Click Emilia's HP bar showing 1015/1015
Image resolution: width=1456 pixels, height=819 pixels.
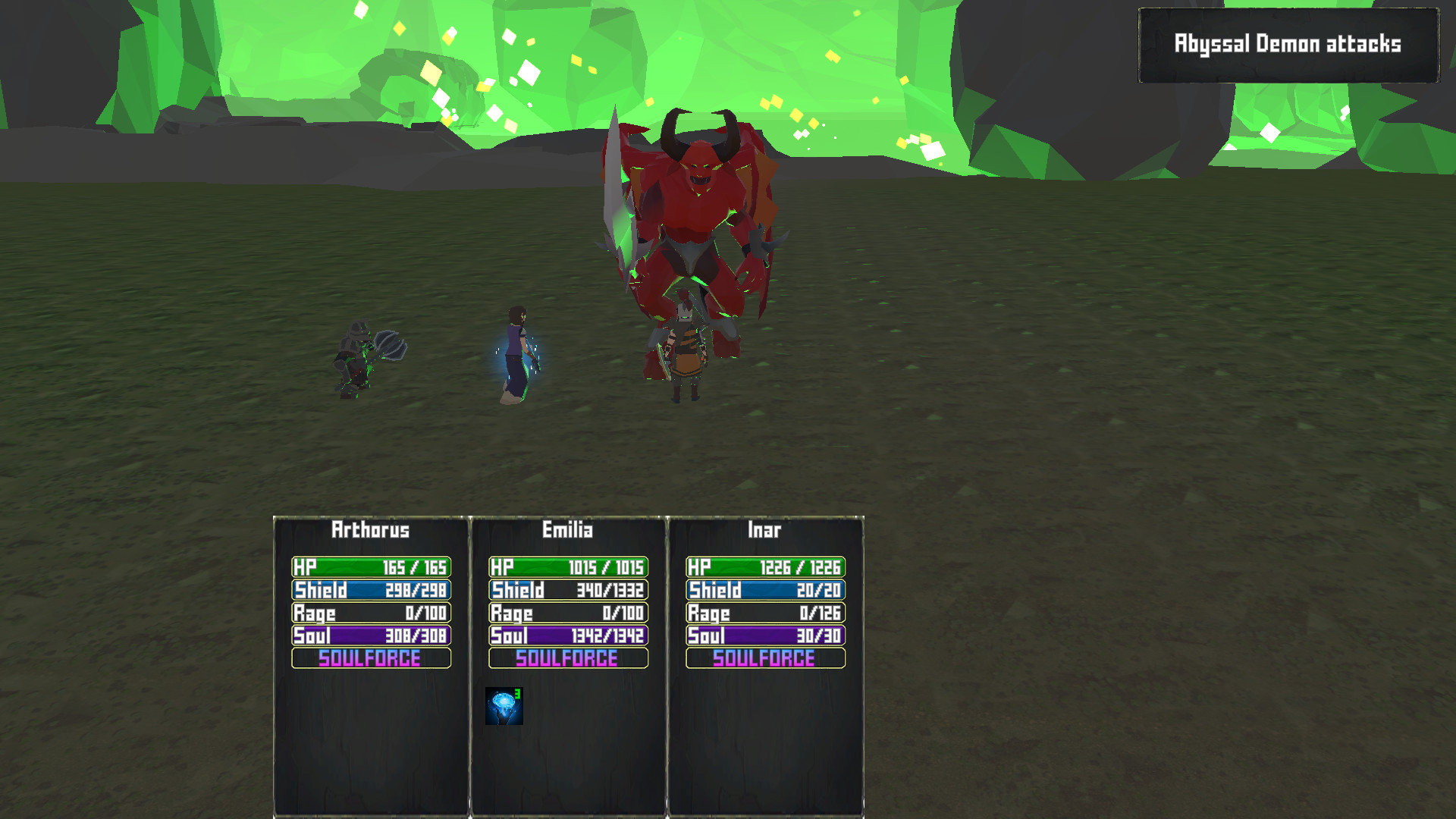coord(566,566)
